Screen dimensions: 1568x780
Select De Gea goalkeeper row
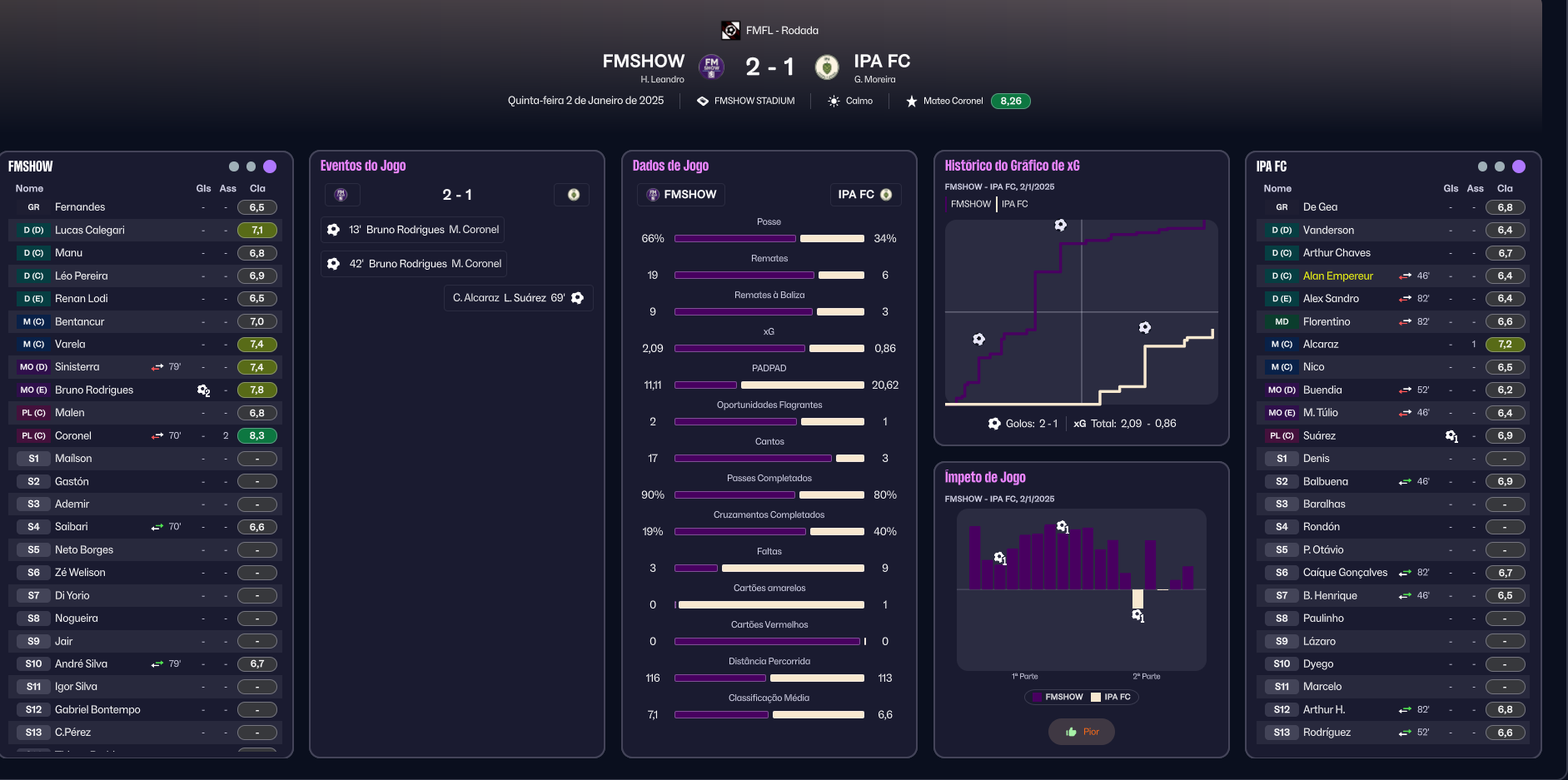1320,207
